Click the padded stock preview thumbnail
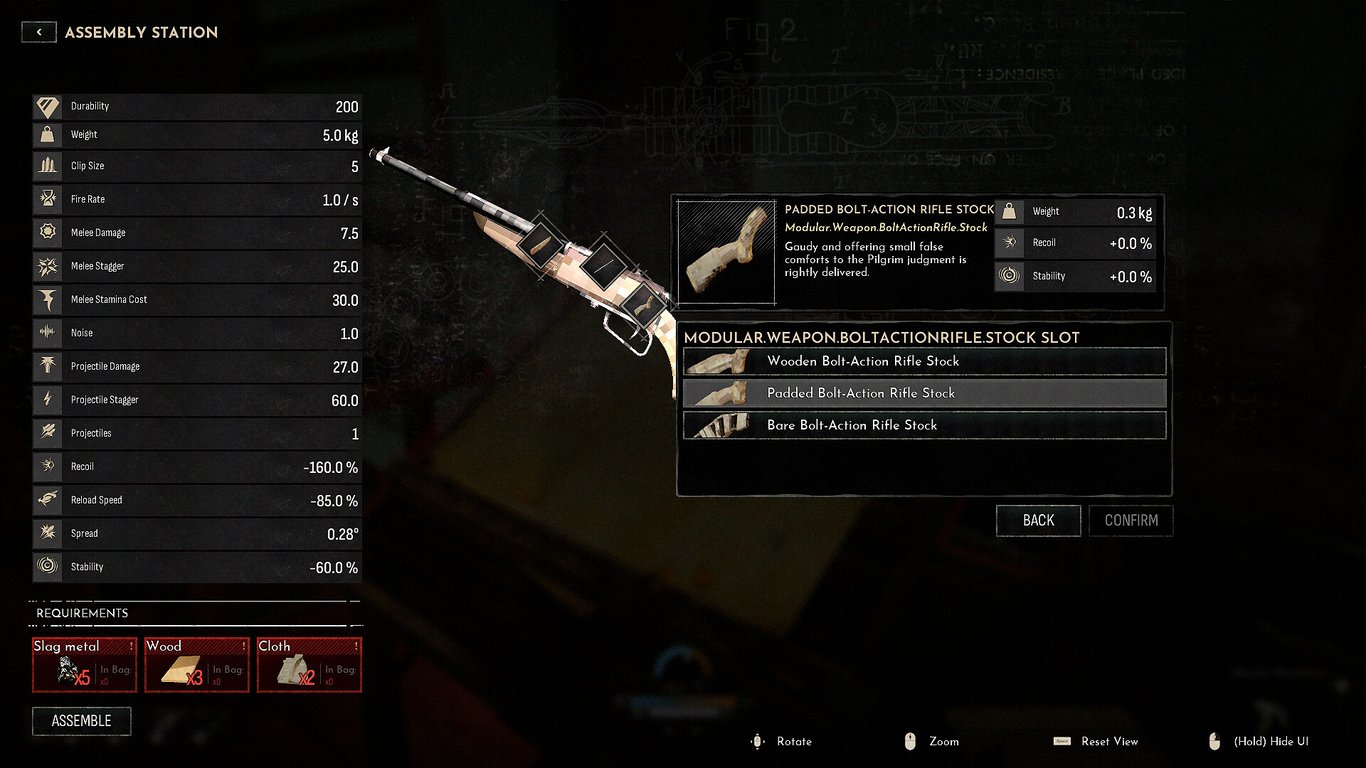The image size is (1366, 768). click(726, 252)
